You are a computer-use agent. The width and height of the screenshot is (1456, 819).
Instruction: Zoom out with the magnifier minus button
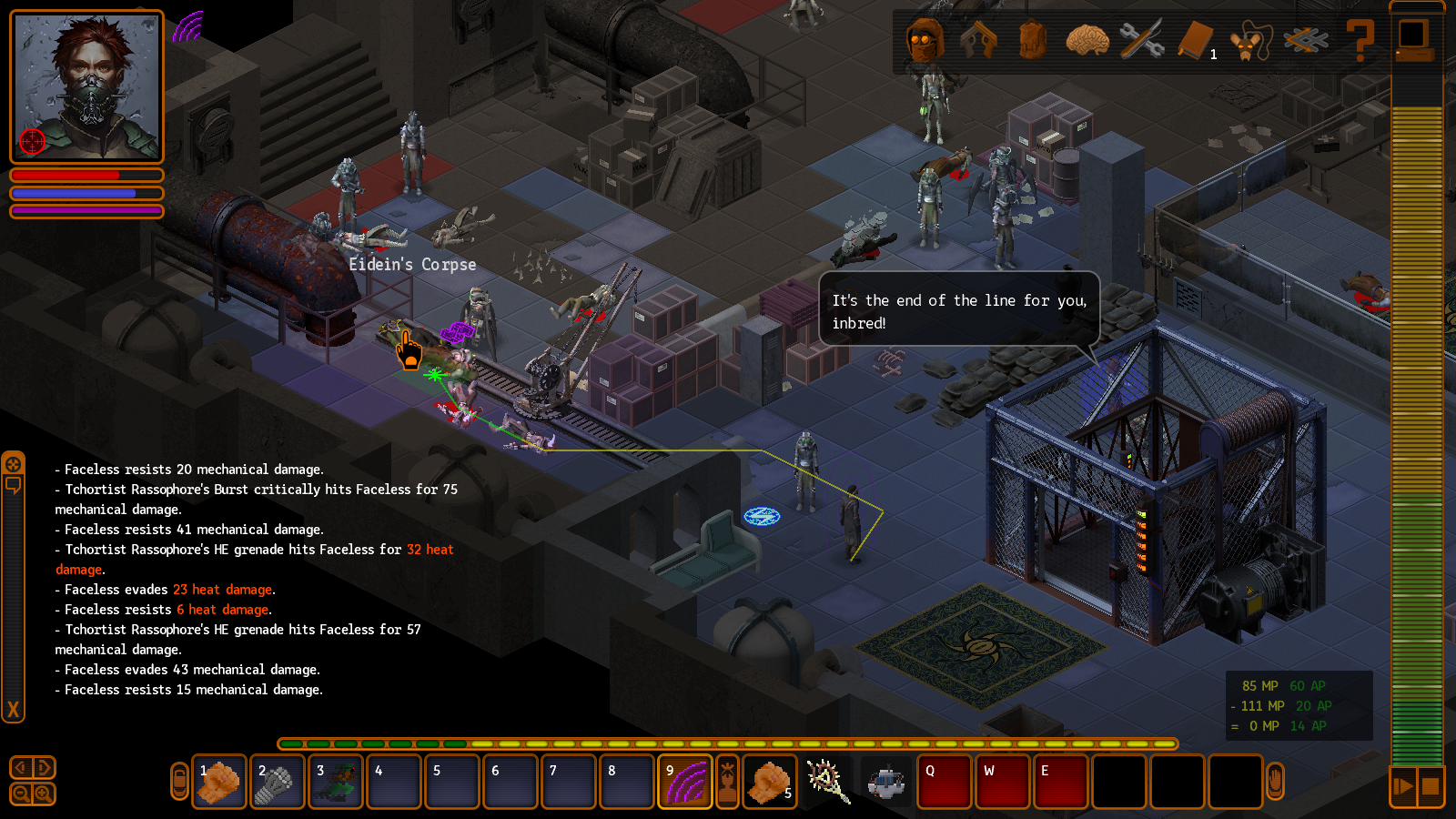[22, 794]
